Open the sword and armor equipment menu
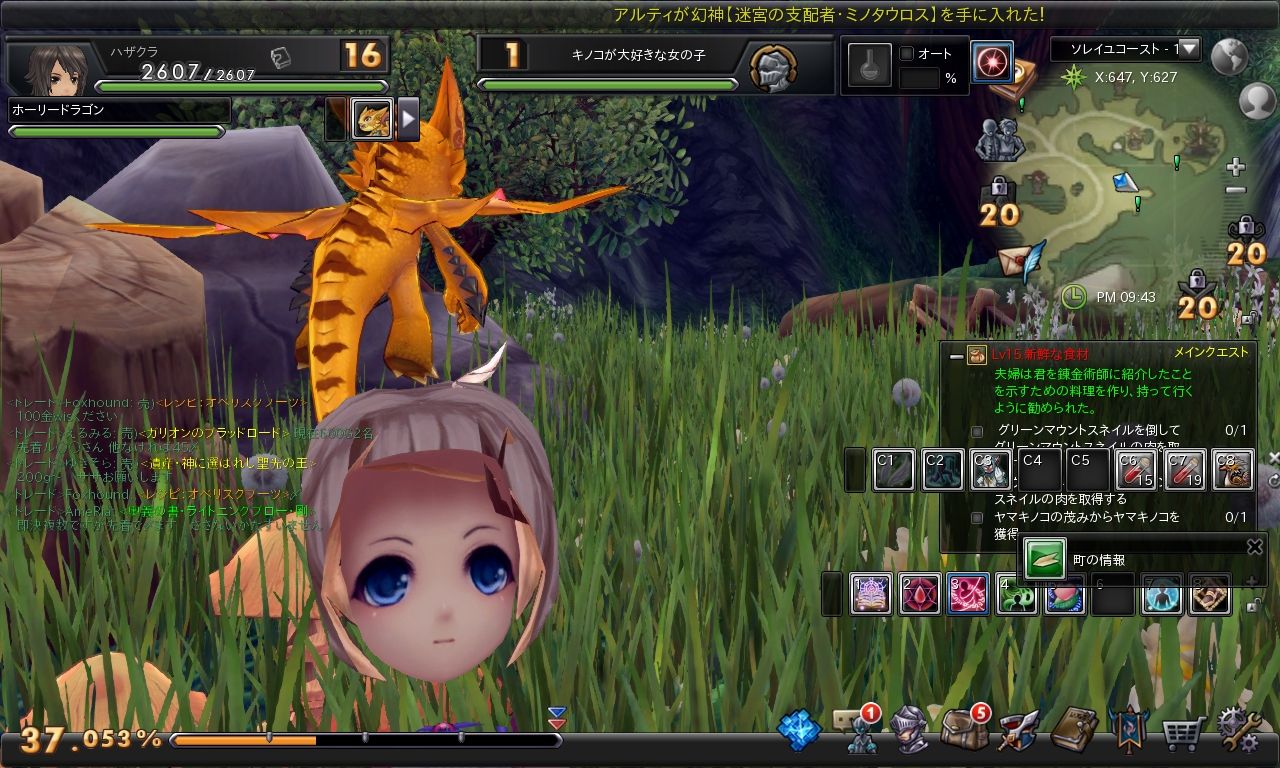This screenshot has height=768, width=1280. pos(1019,730)
